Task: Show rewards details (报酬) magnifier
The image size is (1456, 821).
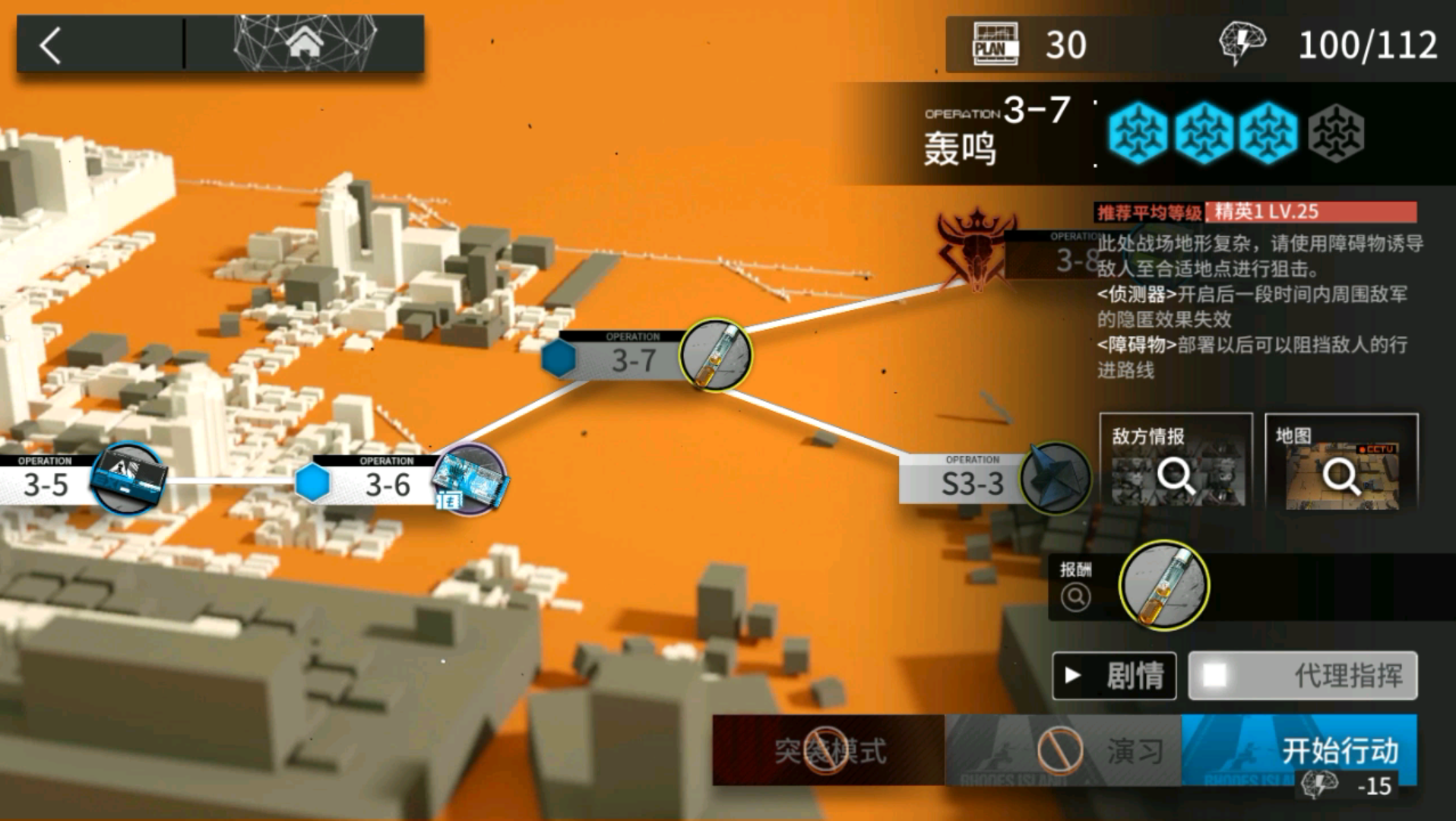Action: click(1075, 597)
